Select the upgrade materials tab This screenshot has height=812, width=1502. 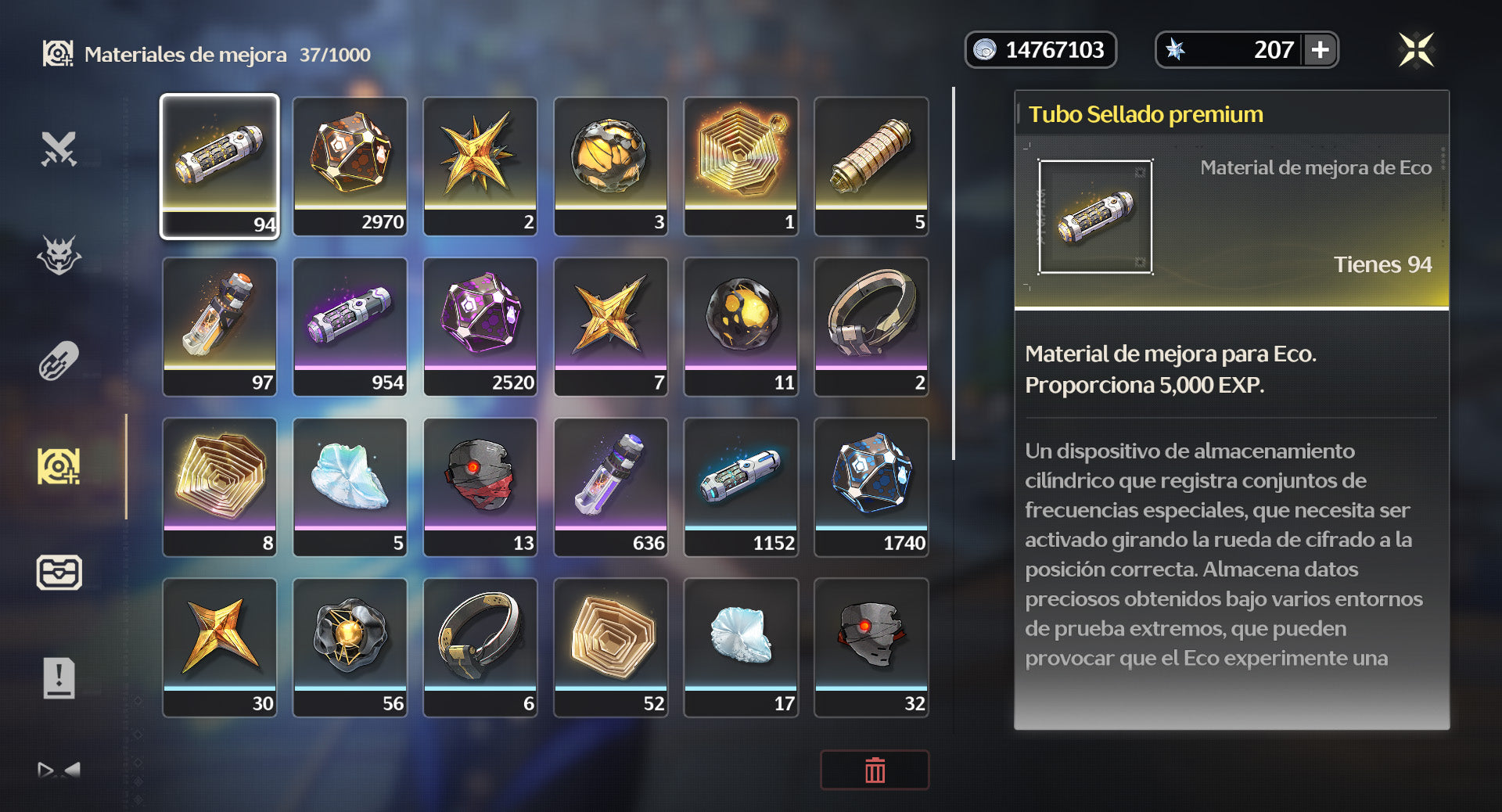[59, 466]
